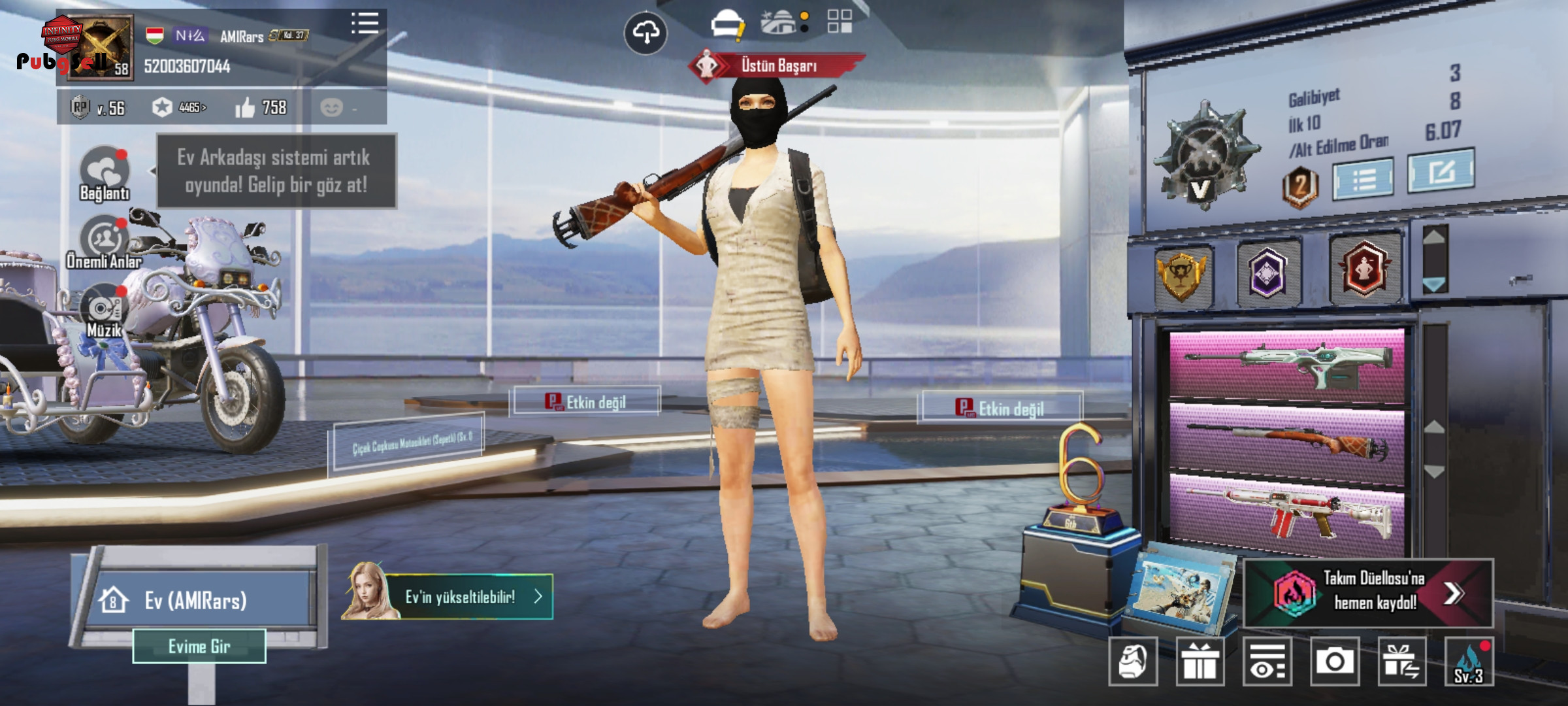Open the grid layout icon at top

tap(839, 22)
